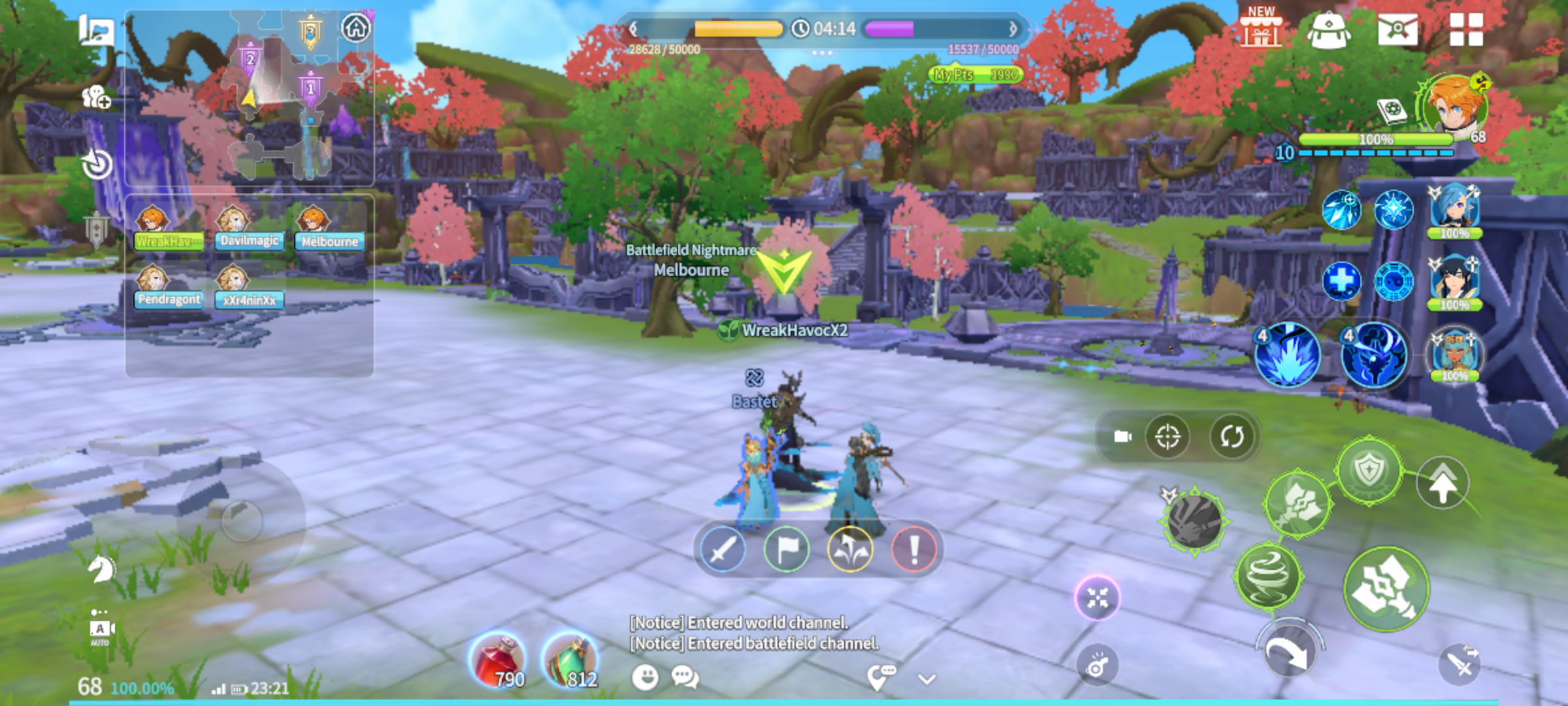Toggle the target lock crosshair button

tap(1168, 437)
